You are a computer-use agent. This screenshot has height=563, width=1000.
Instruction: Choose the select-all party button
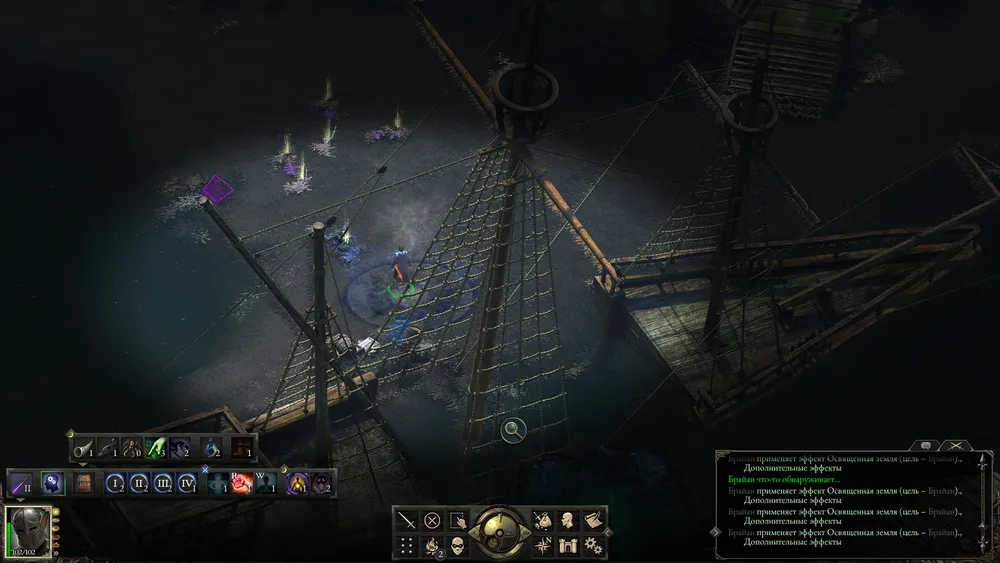coord(458,520)
